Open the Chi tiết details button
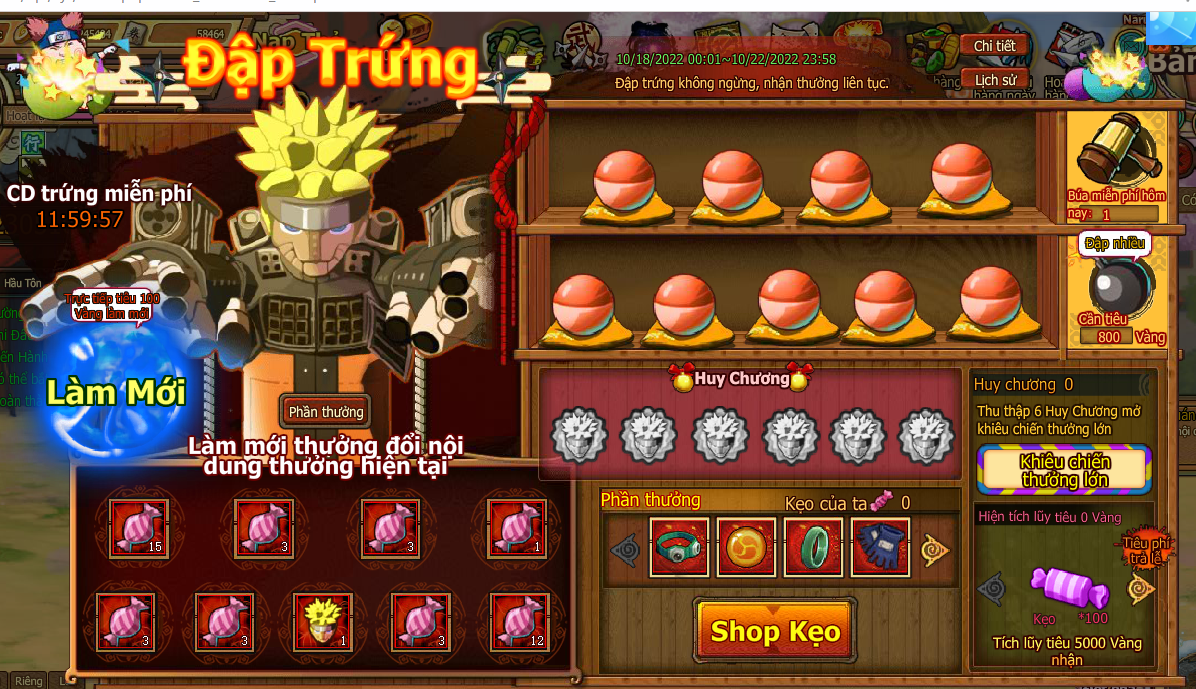1196x689 pixels. click(x=994, y=46)
